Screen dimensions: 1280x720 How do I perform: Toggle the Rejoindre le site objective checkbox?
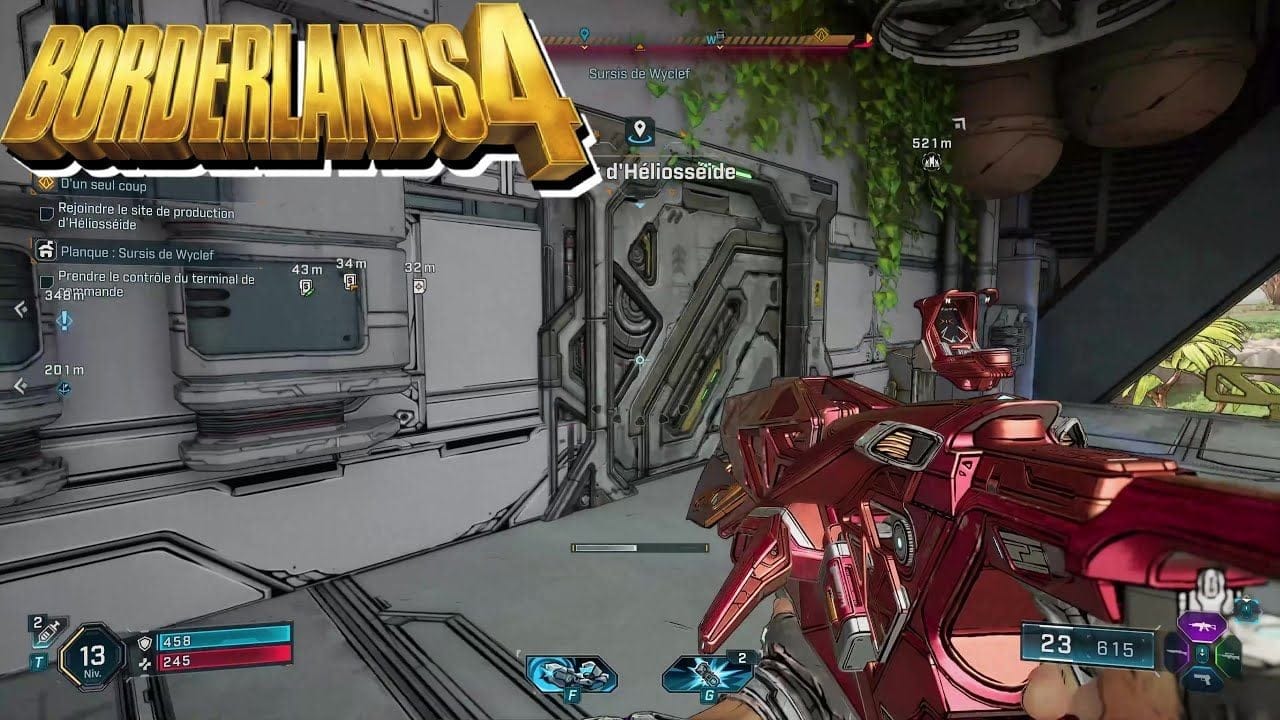pyautogui.click(x=46, y=213)
